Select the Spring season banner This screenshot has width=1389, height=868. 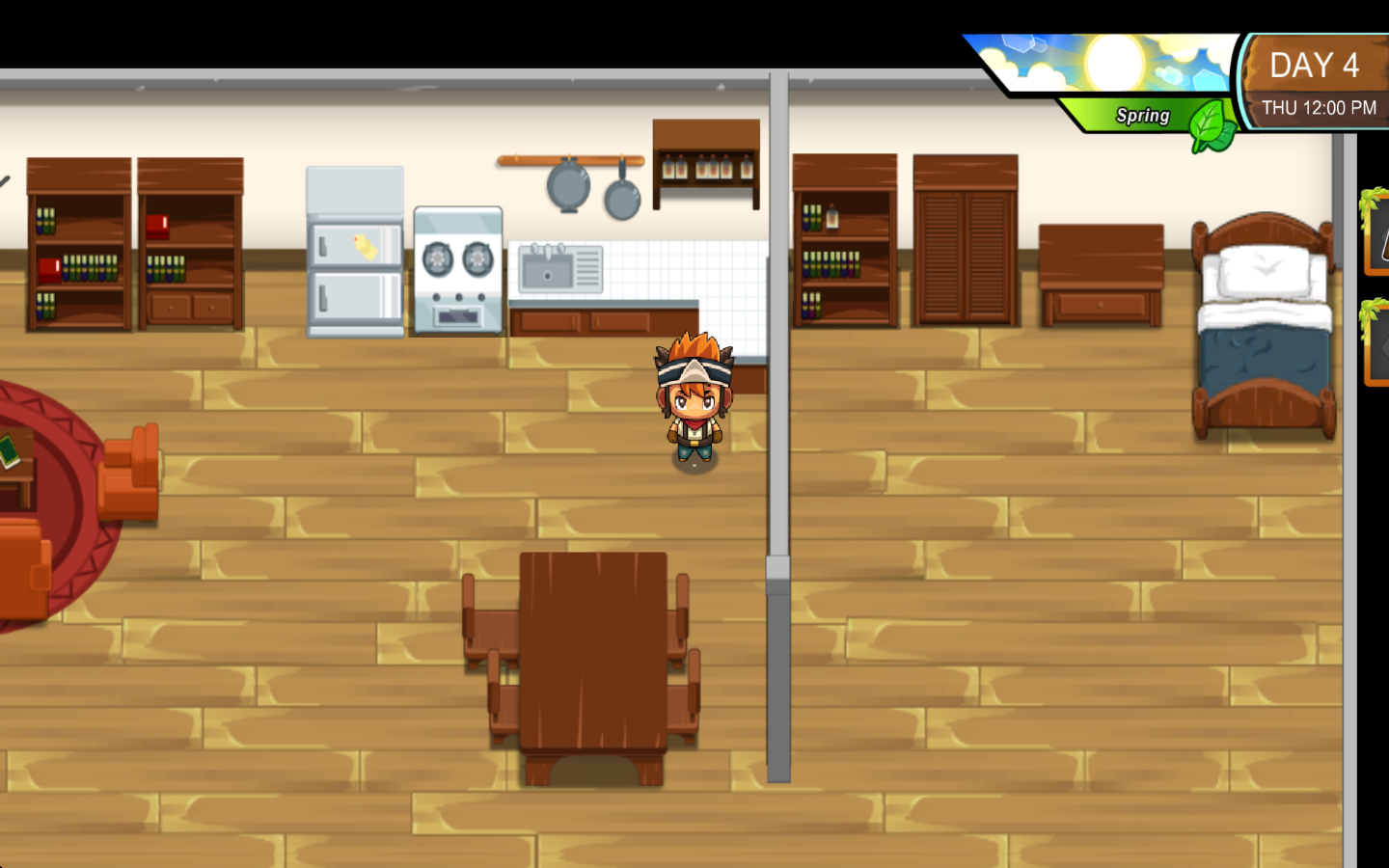pyautogui.click(x=1143, y=115)
